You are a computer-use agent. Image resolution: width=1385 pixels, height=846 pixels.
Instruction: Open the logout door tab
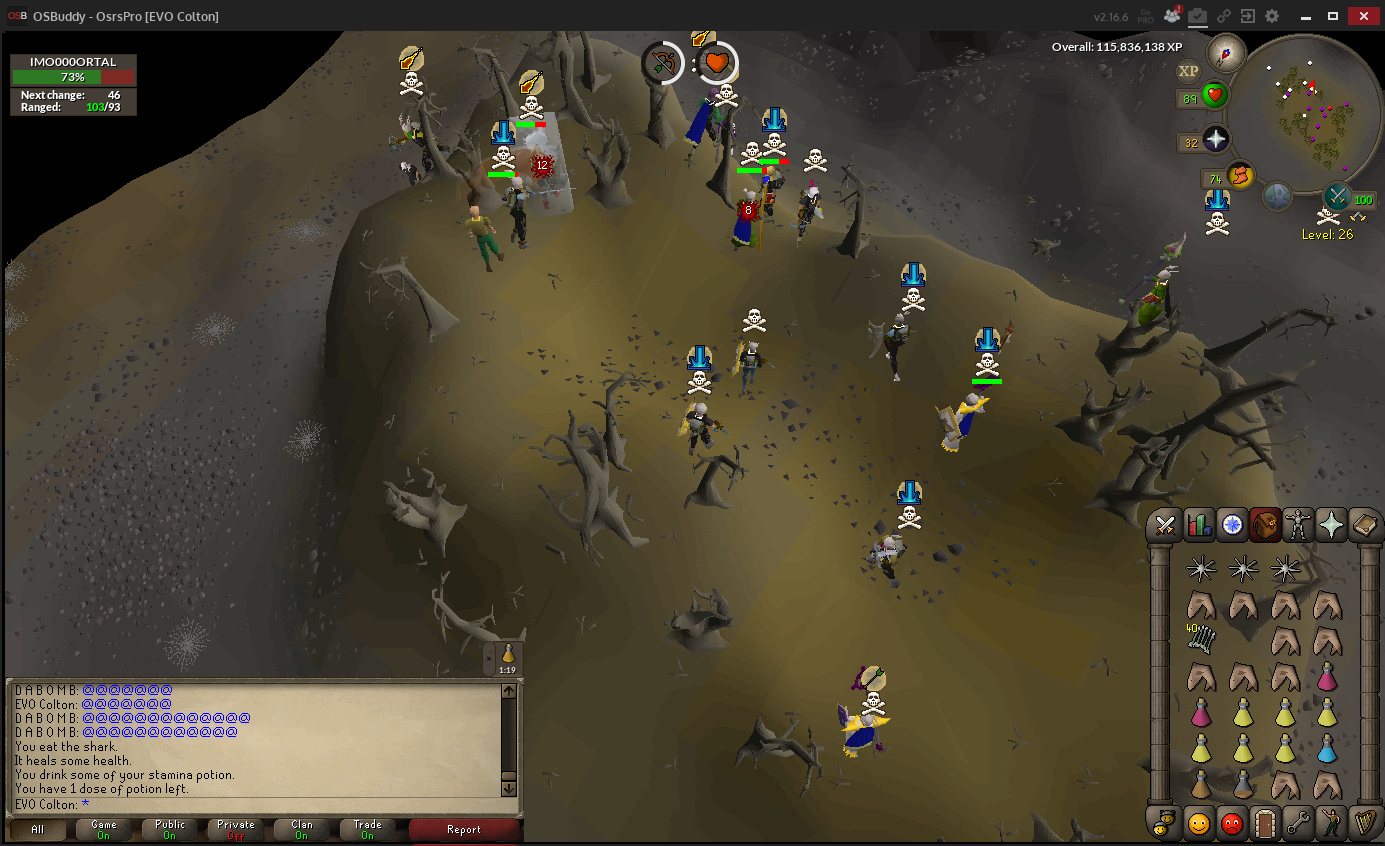[1265, 823]
